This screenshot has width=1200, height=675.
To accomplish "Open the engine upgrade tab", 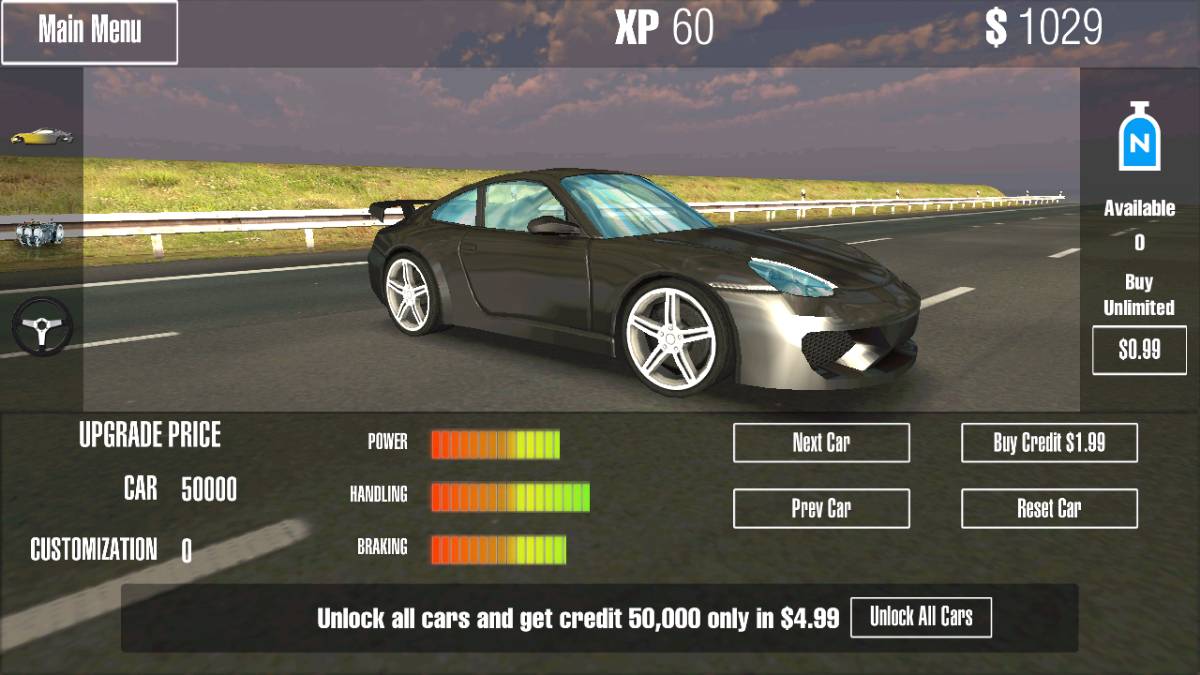I will click(40, 232).
